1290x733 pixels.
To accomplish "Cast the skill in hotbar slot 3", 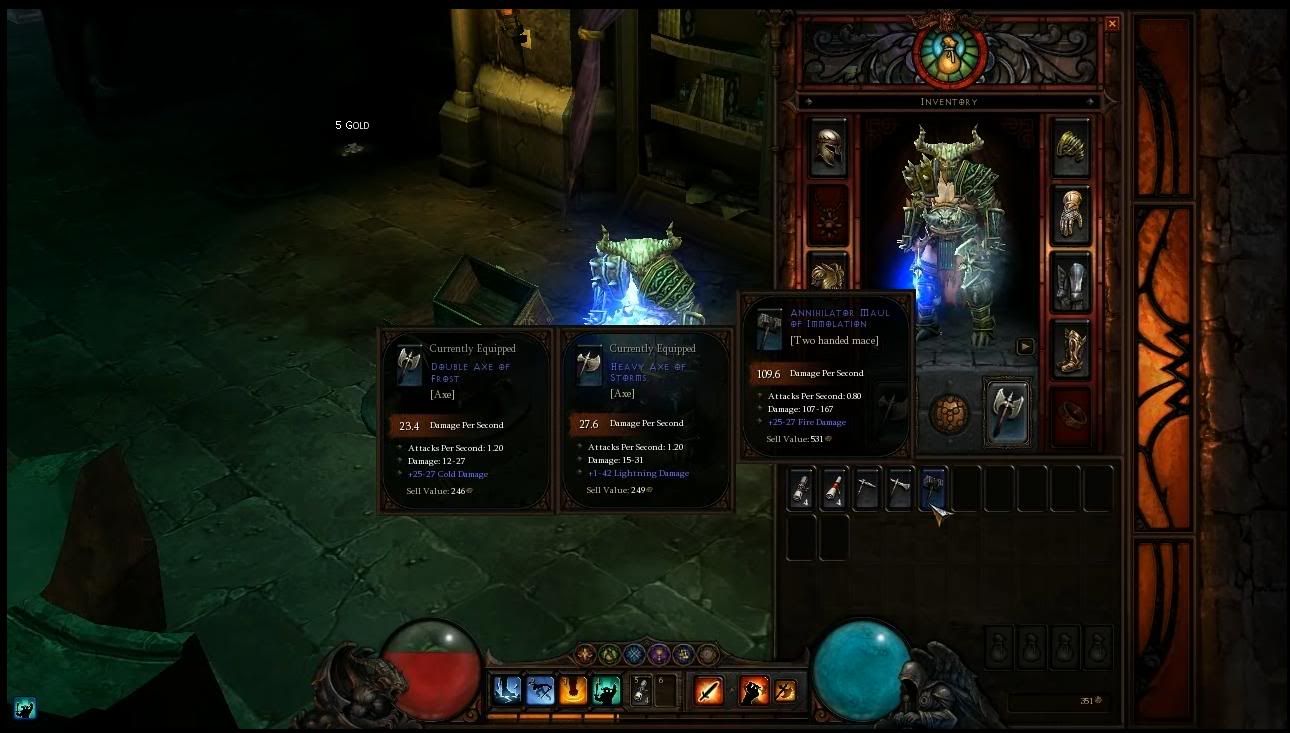I will click(x=574, y=689).
